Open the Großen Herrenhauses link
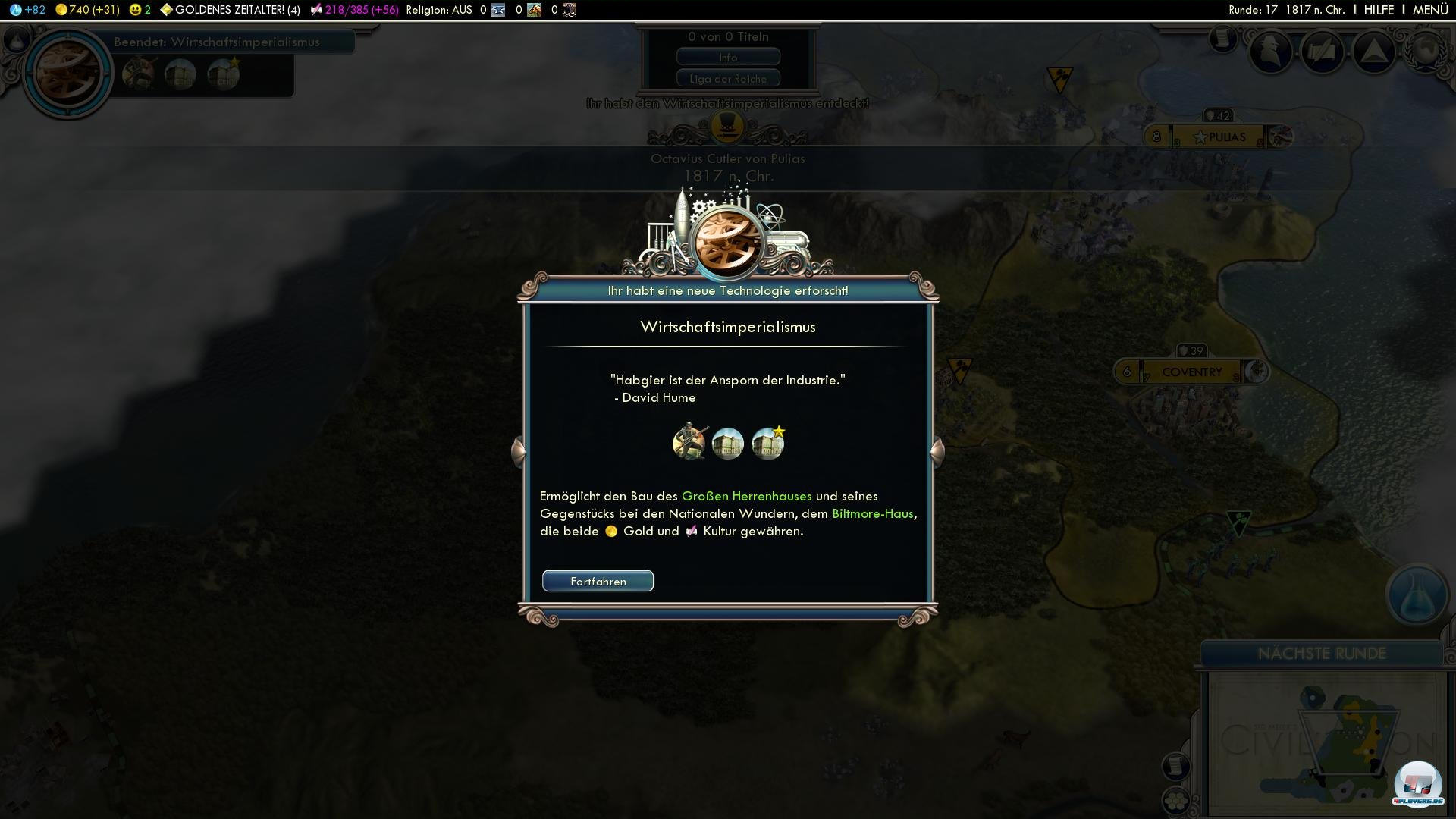1456x819 pixels. pos(746,497)
